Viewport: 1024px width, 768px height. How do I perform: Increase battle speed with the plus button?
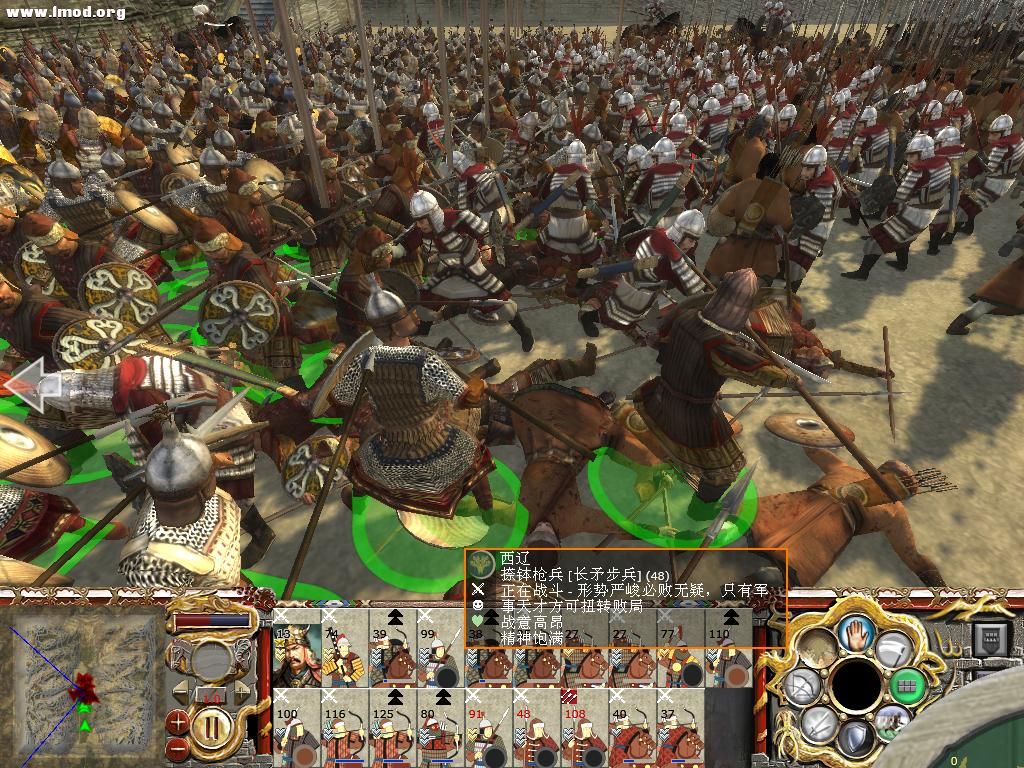[178, 720]
